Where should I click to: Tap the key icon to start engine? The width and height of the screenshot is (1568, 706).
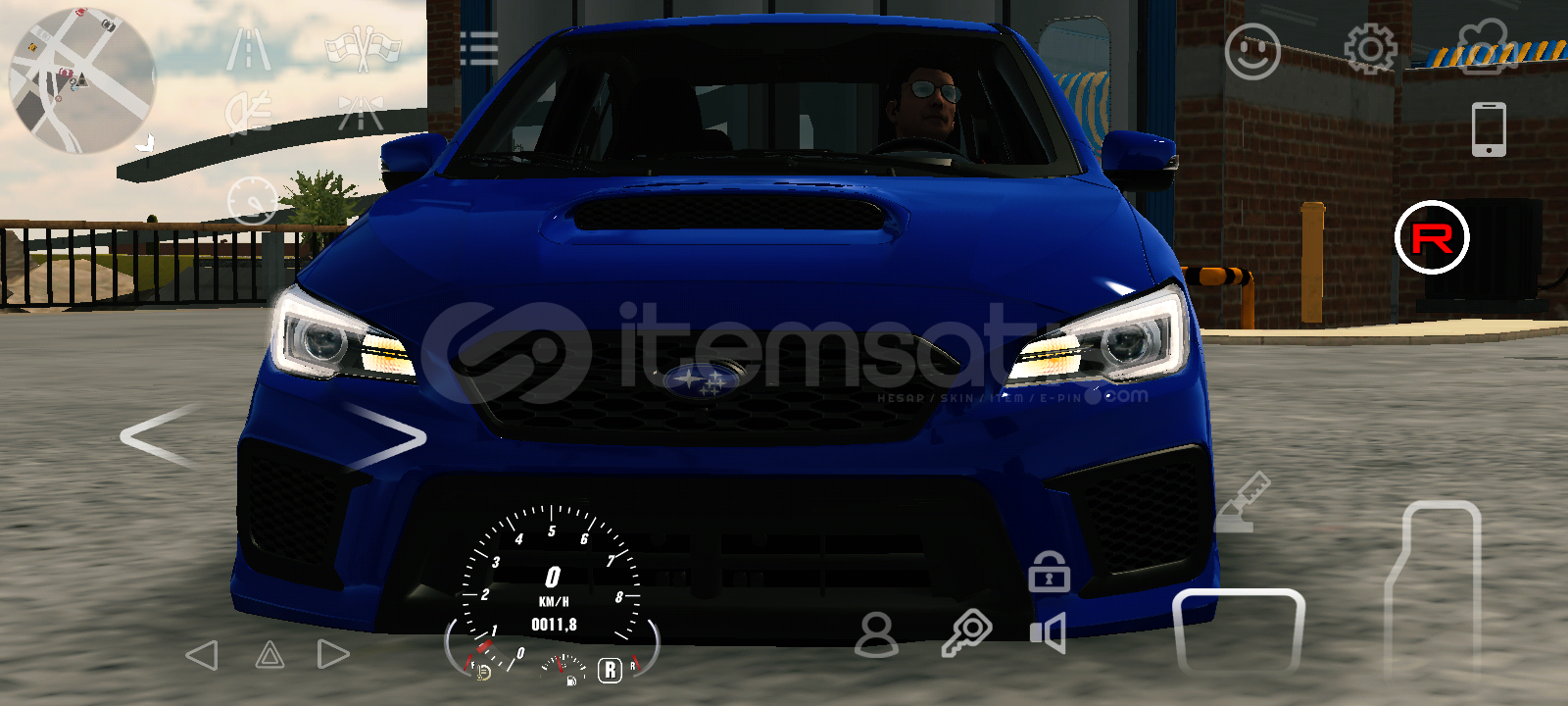[x=968, y=631]
